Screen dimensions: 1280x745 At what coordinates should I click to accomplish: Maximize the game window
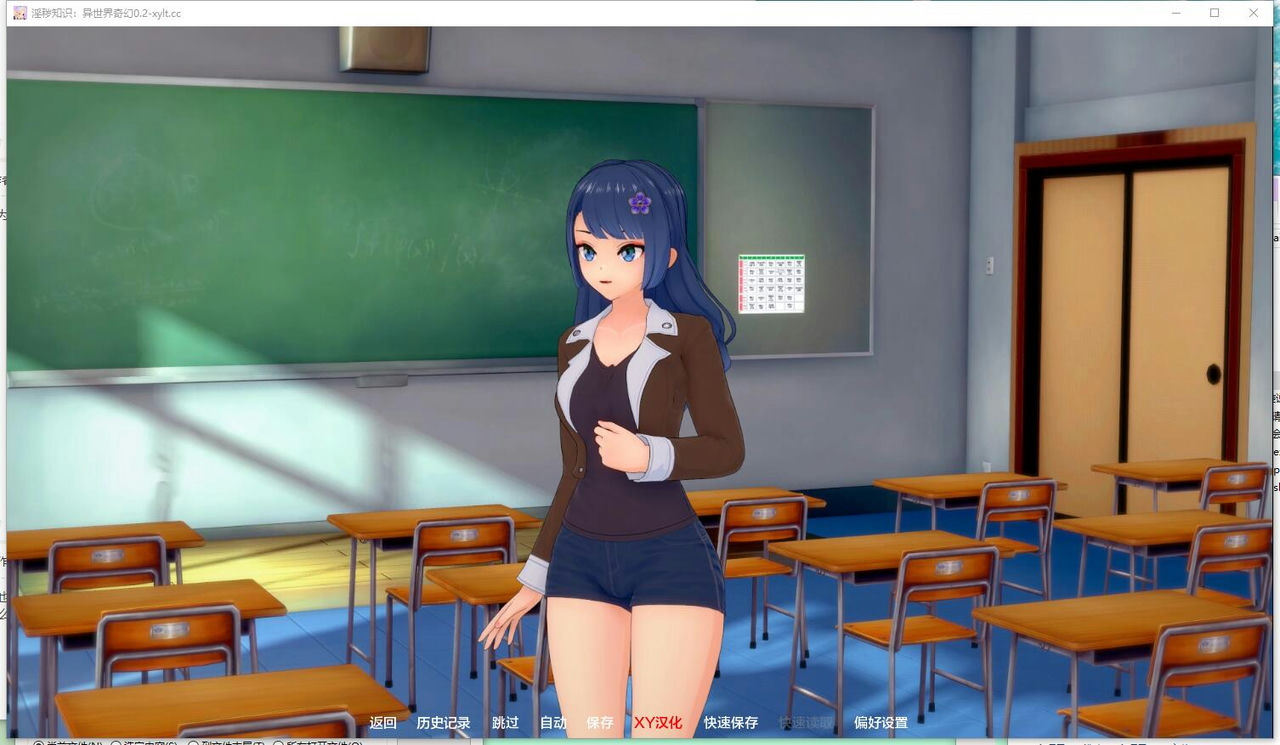pyautogui.click(x=1212, y=13)
